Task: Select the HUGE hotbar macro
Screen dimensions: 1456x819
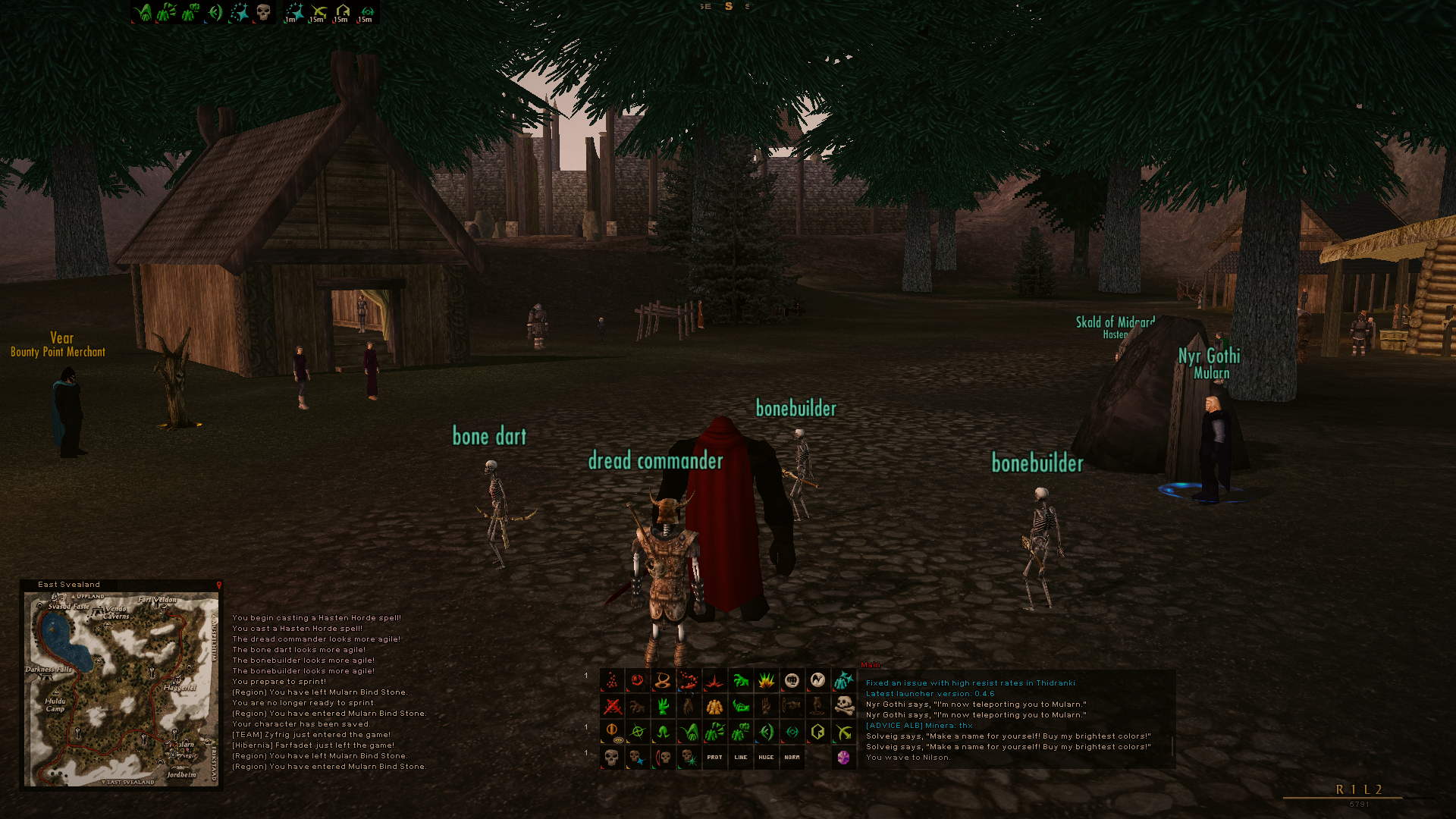Action: point(766,757)
